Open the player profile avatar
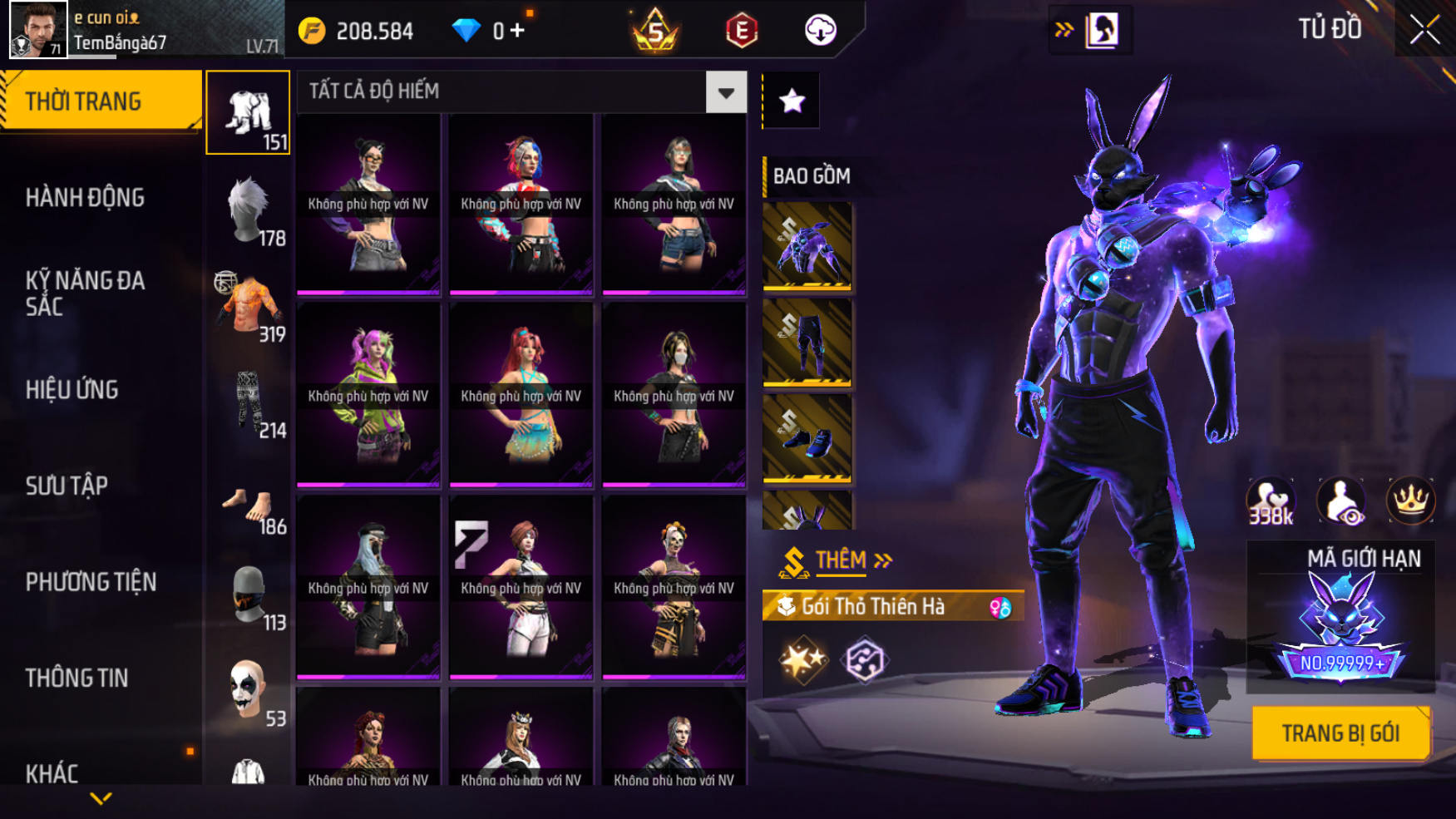The width and height of the screenshot is (1456, 819). coord(37,30)
